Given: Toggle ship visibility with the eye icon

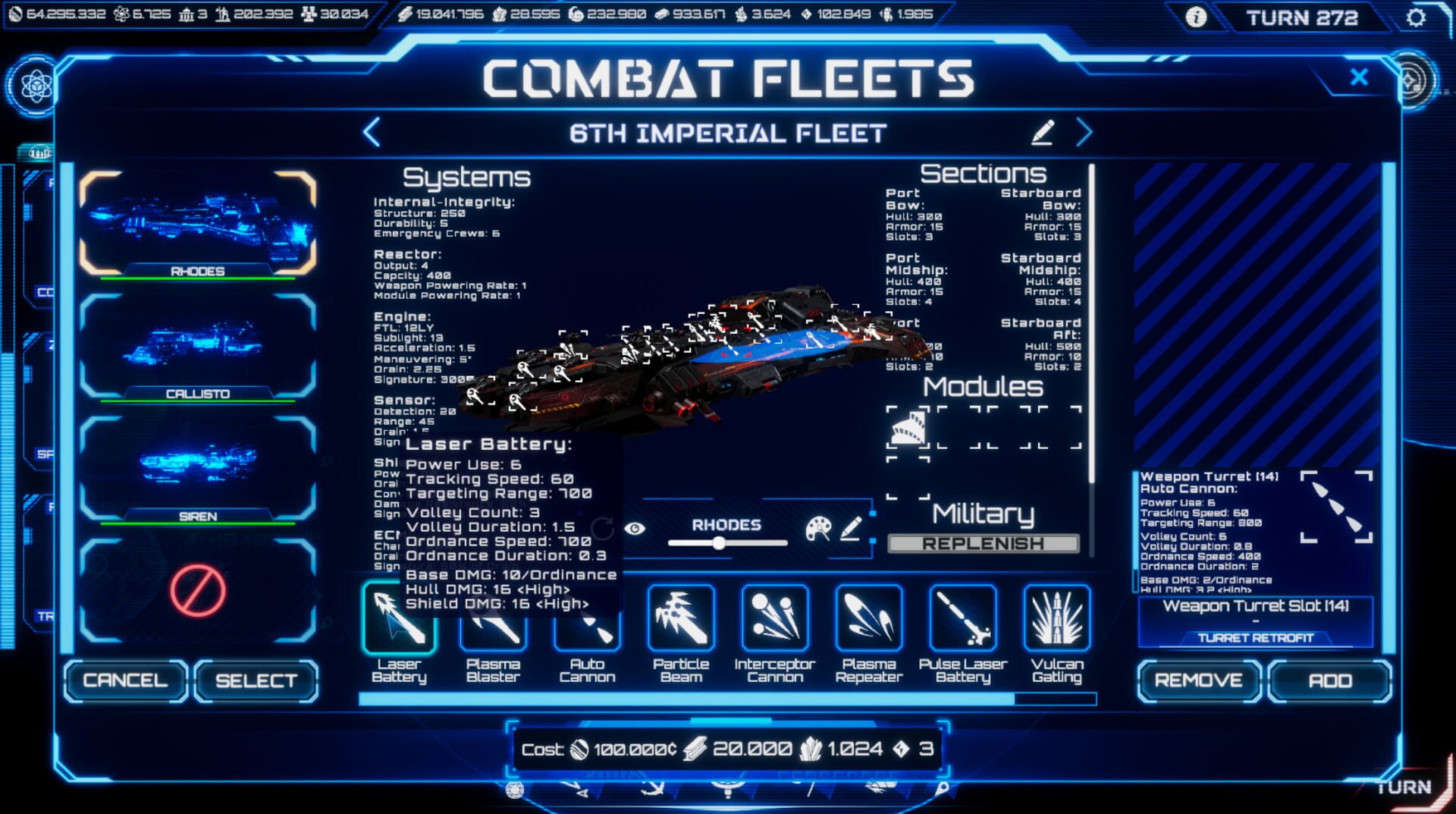Looking at the screenshot, I should pyautogui.click(x=635, y=526).
